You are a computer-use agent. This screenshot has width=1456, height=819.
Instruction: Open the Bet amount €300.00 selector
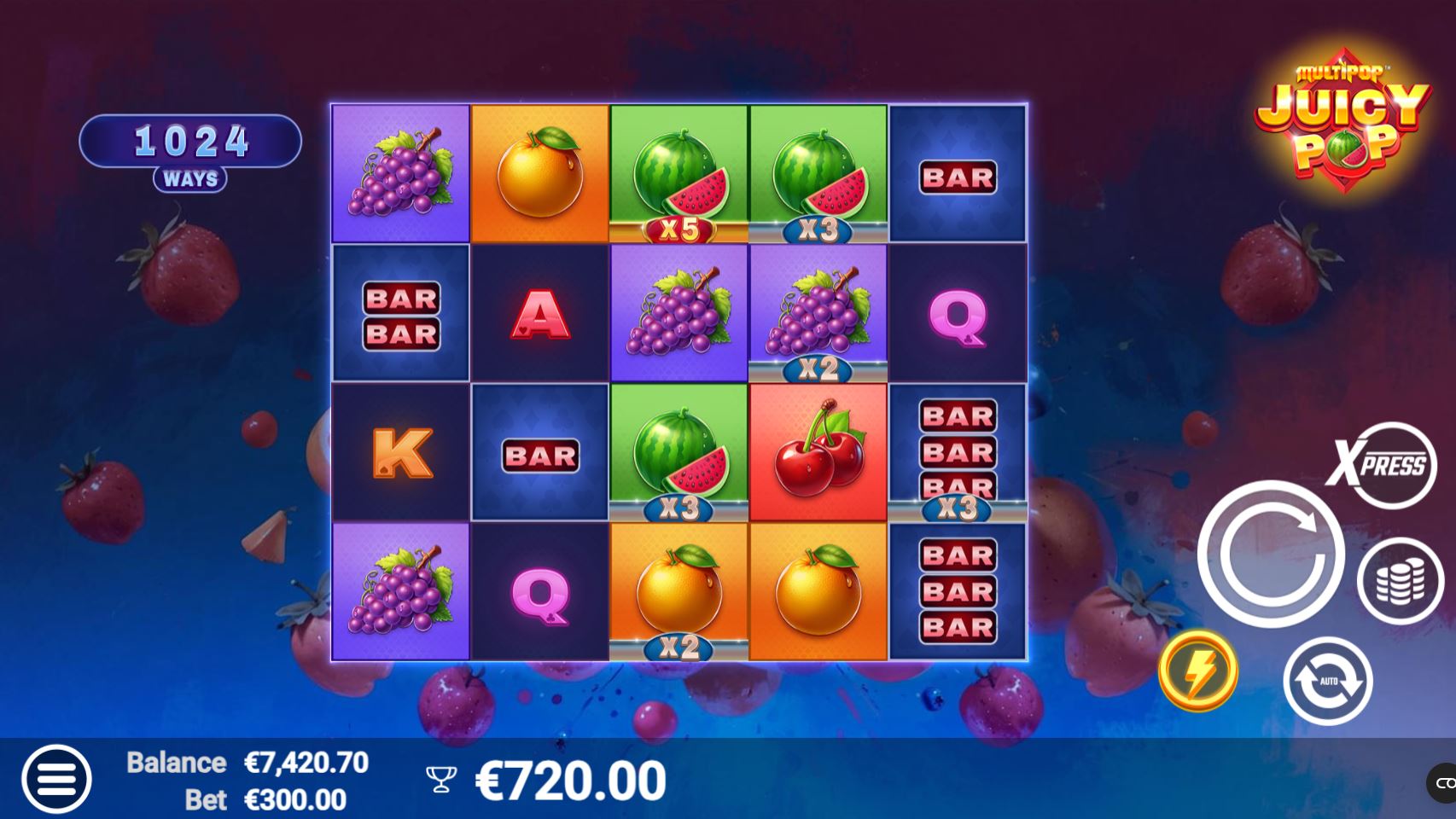[293, 800]
